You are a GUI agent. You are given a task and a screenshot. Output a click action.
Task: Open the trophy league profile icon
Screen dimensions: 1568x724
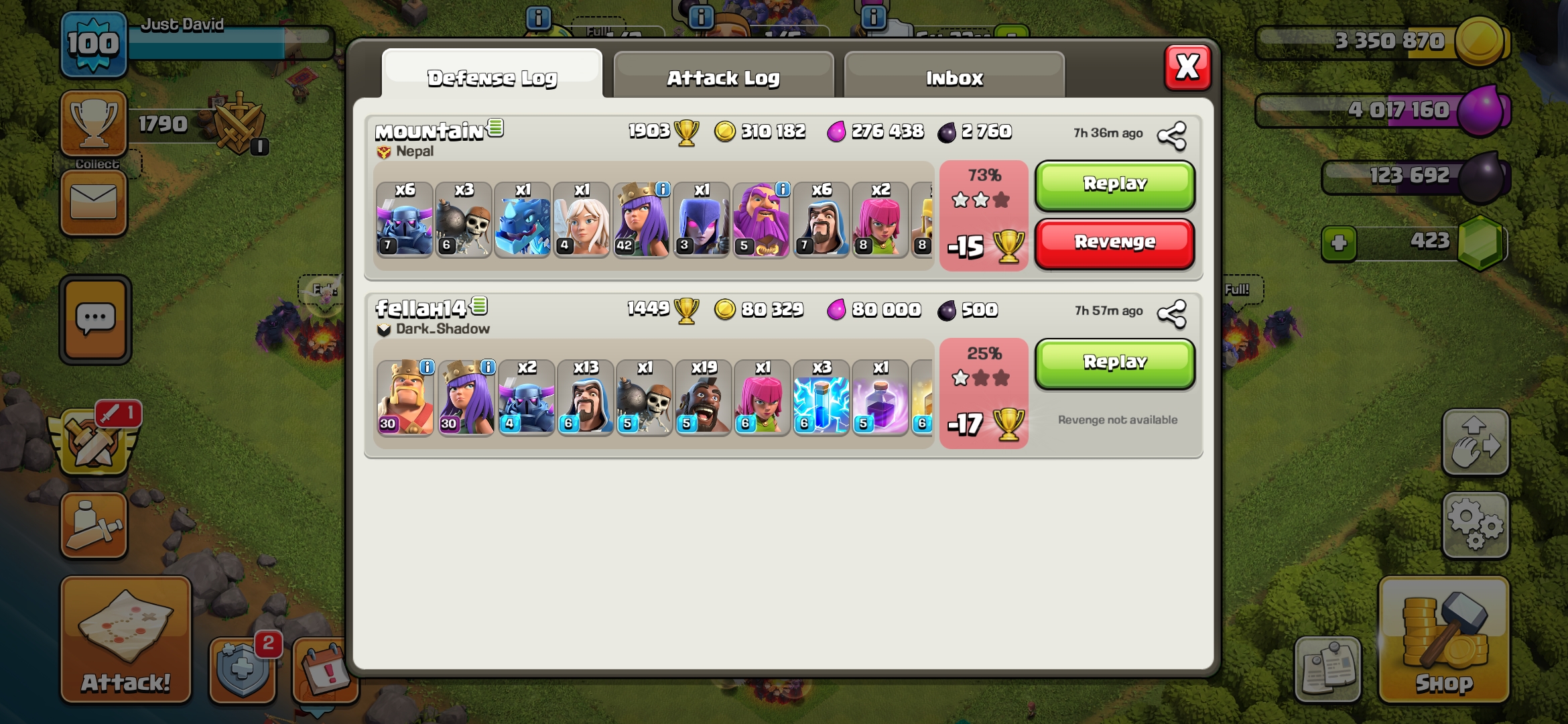pyautogui.click(x=94, y=123)
